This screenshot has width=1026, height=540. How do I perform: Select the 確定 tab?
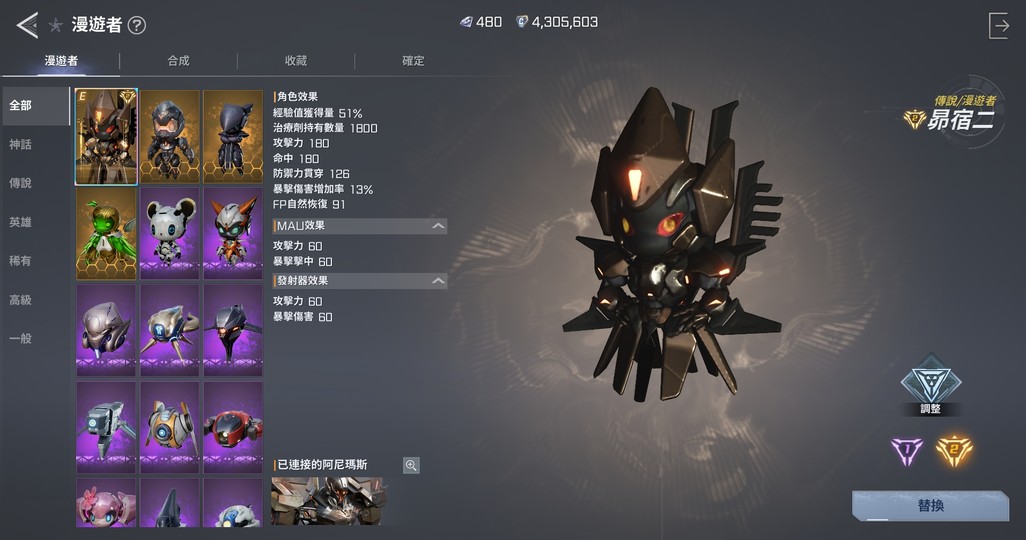[413, 61]
